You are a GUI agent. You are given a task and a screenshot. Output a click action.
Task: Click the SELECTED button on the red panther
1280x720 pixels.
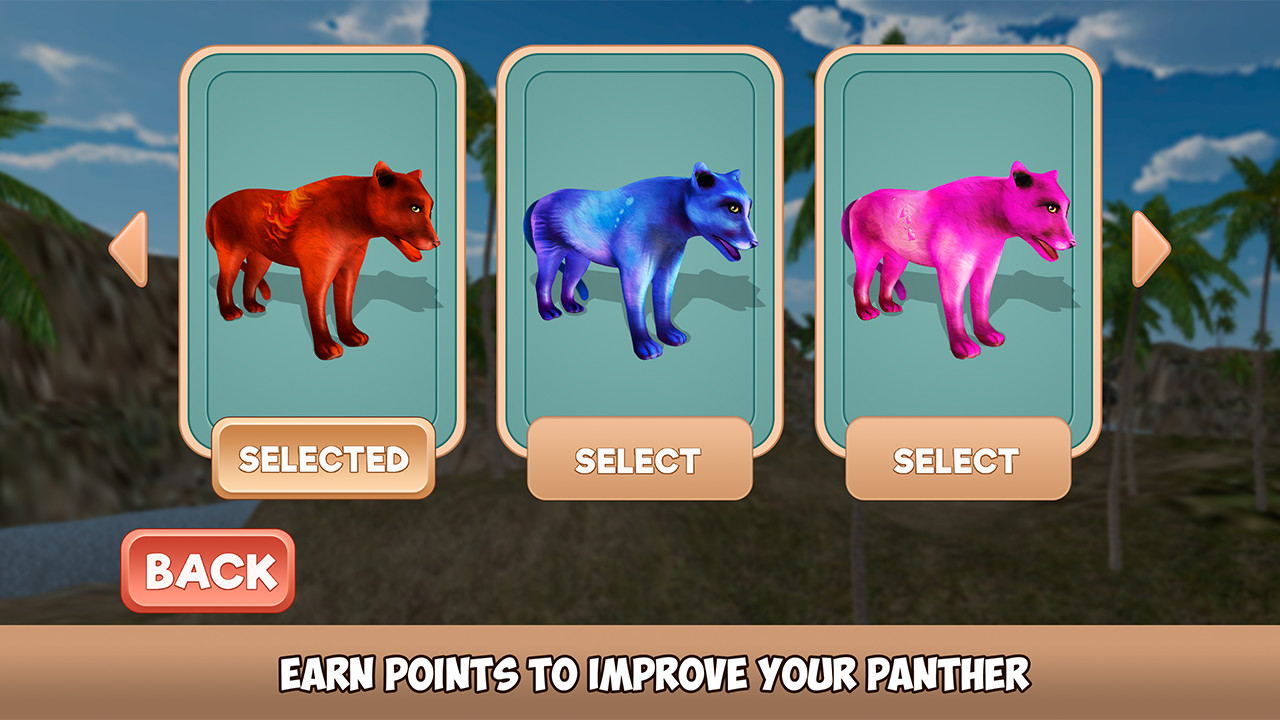[x=325, y=458]
